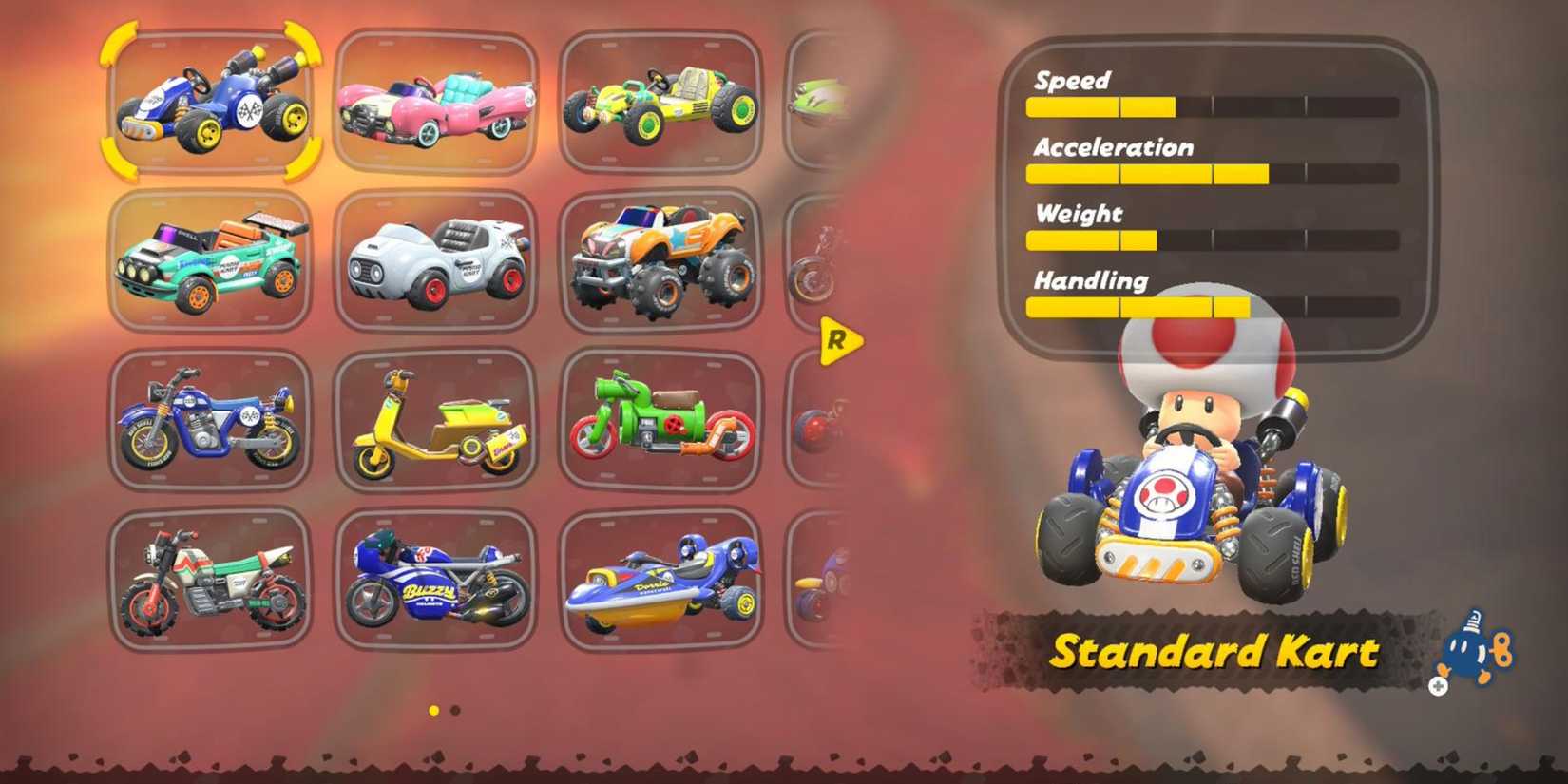This screenshot has width=1568, height=784.
Task: Click the Acceleration stat bar
Action: (1212, 174)
